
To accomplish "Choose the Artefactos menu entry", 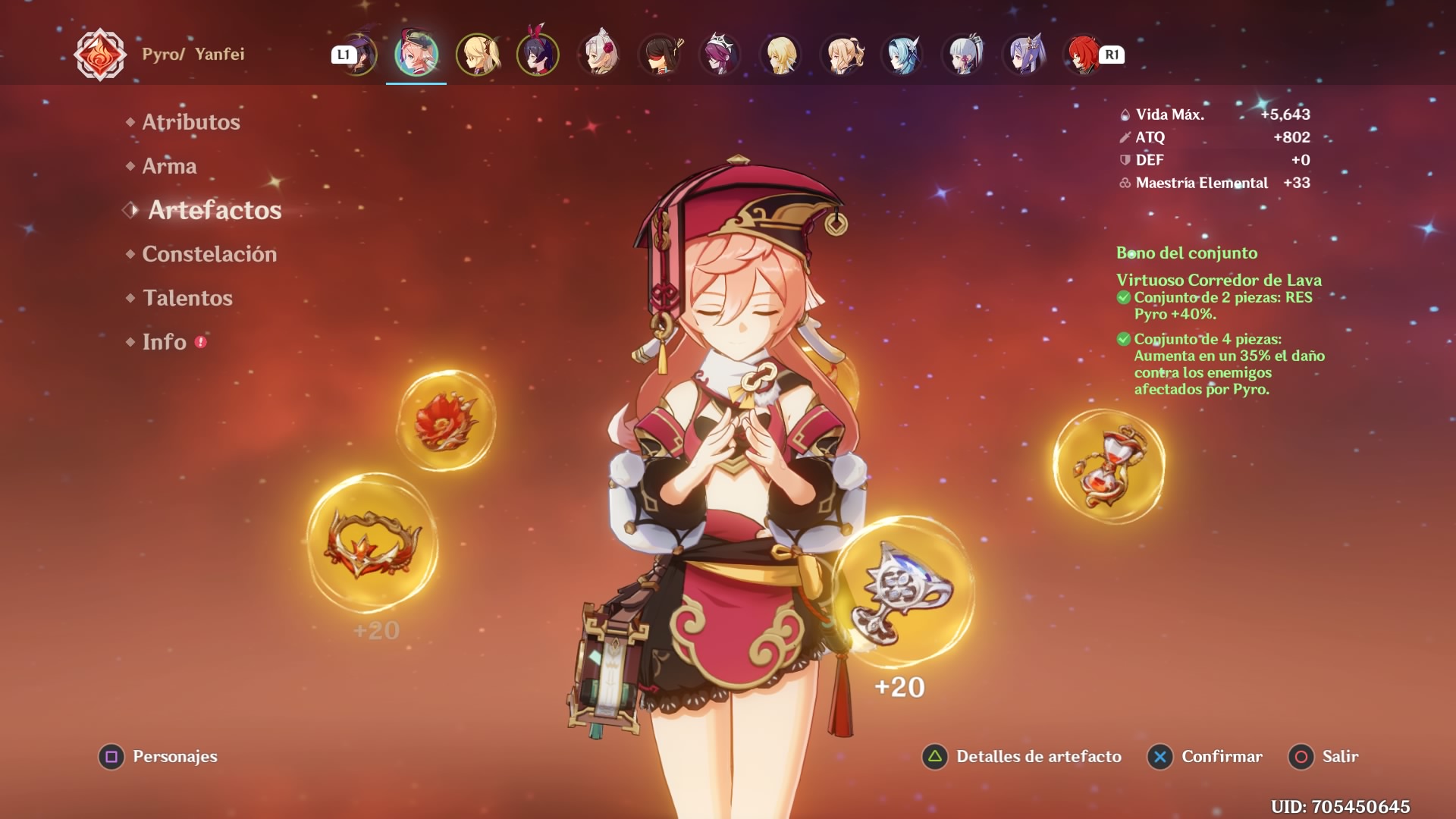I will click(x=215, y=210).
